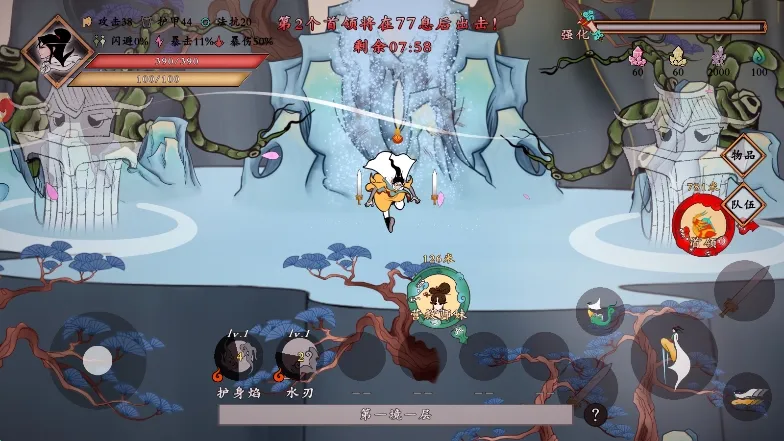This screenshot has height=441, width=784.
Task: Open the 队伍 team menu
Action: [x=743, y=203]
